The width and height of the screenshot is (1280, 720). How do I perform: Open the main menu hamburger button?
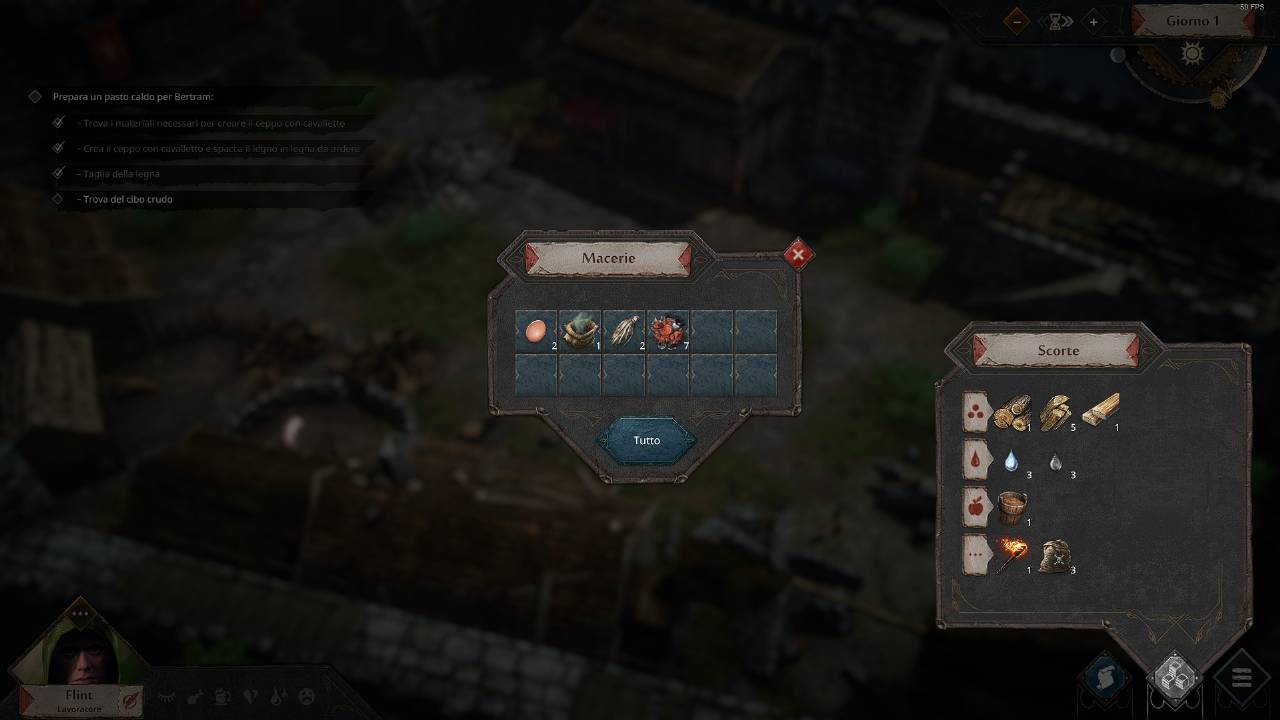pyautogui.click(x=1242, y=679)
